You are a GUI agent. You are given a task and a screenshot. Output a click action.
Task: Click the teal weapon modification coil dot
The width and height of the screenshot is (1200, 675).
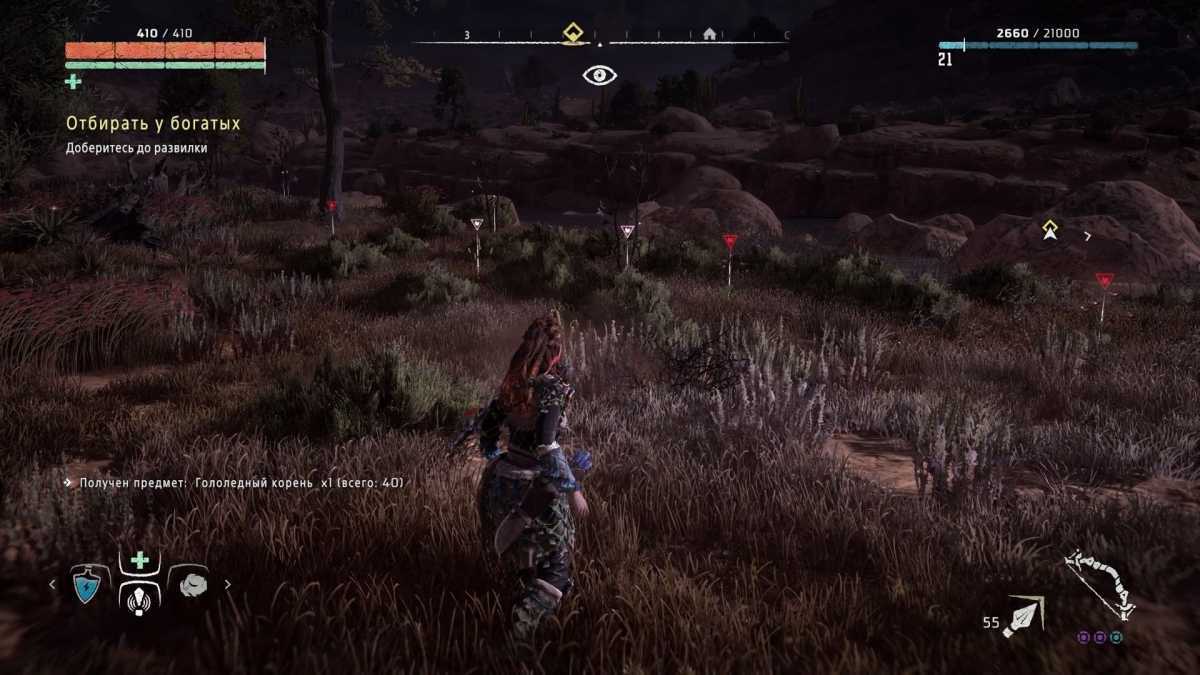coord(1116,637)
